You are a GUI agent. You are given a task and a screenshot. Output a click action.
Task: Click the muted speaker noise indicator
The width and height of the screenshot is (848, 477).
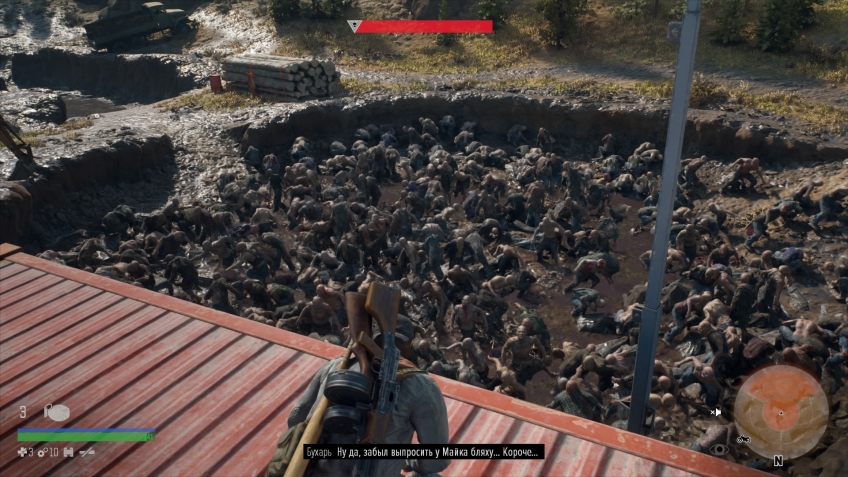tap(716, 411)
